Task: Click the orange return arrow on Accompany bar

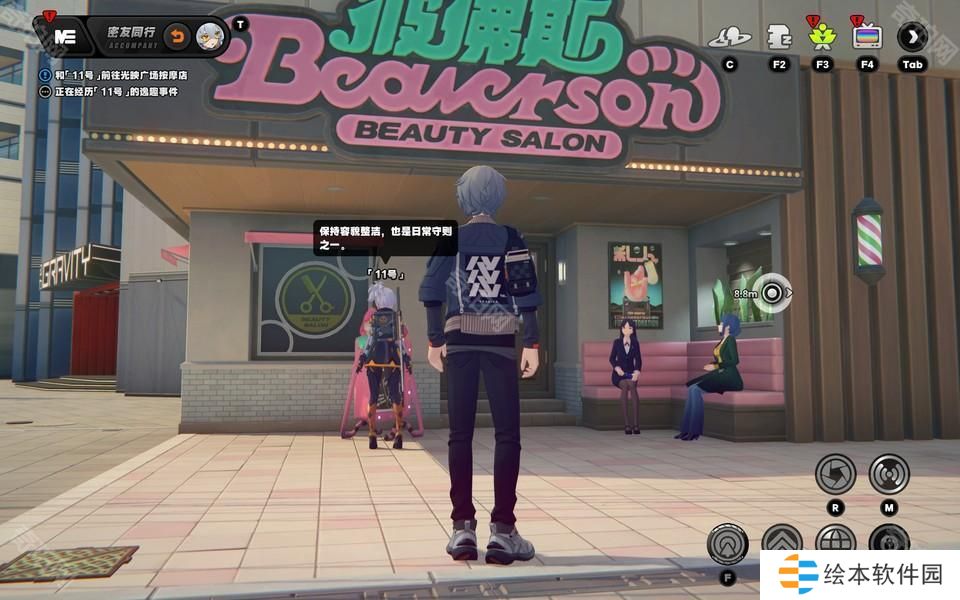Action: click(177, 37)
